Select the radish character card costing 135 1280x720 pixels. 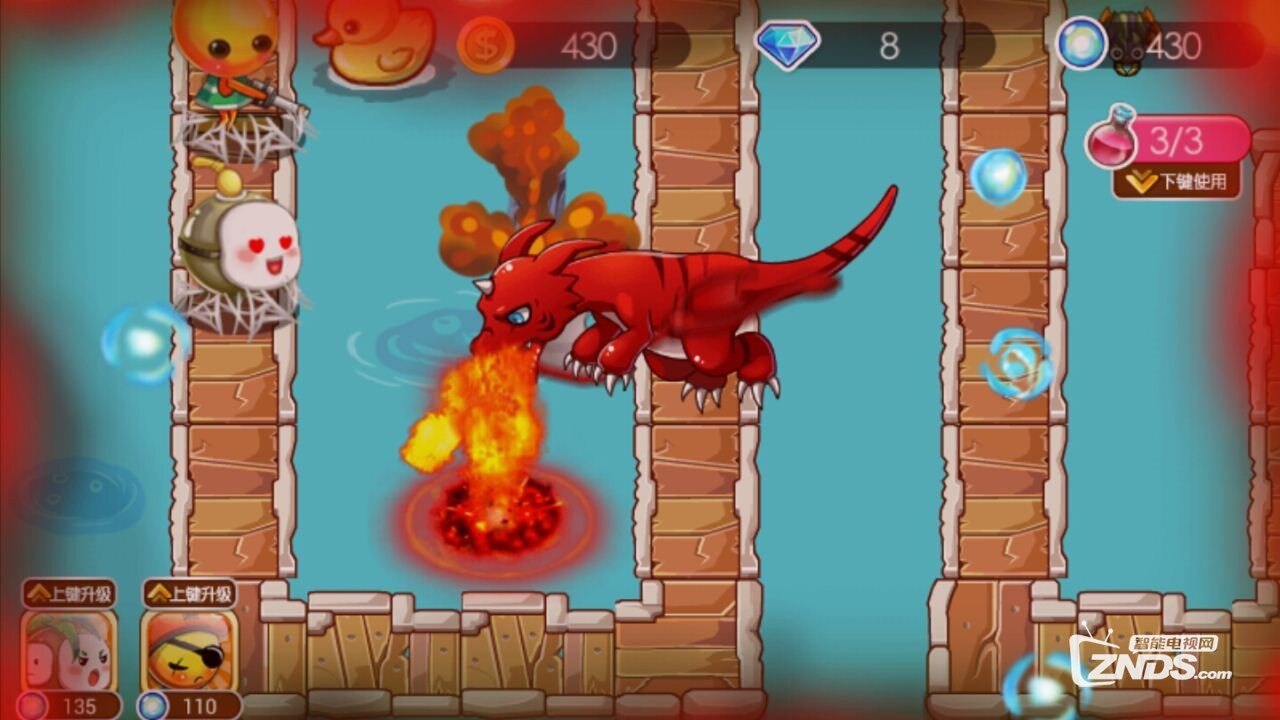(x=68, y=650)
